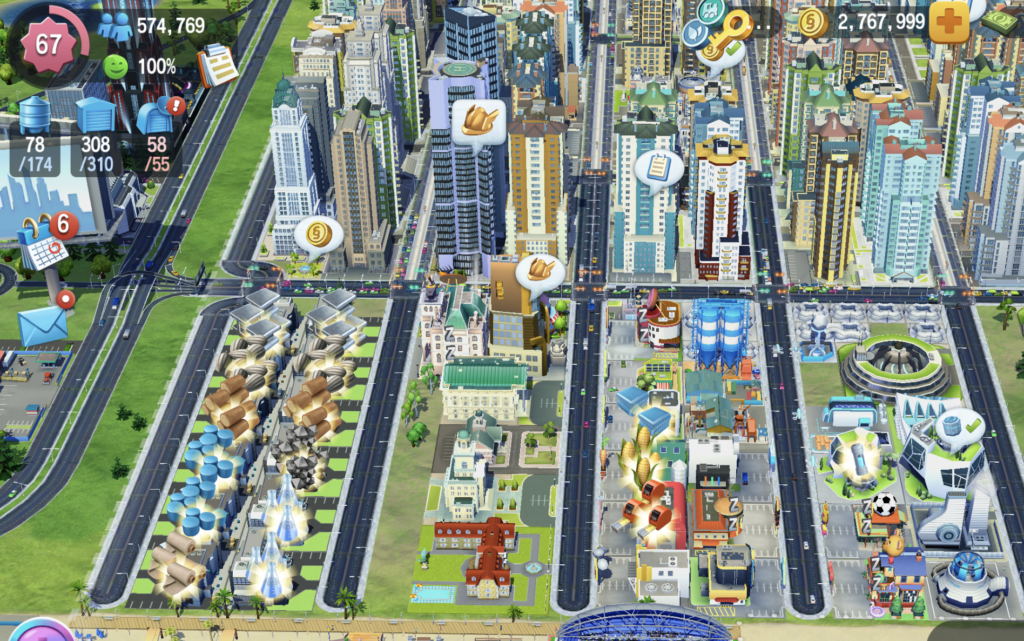1024x641 pixels.
Task: Open the level 67 badge
Action: point(48,44)
